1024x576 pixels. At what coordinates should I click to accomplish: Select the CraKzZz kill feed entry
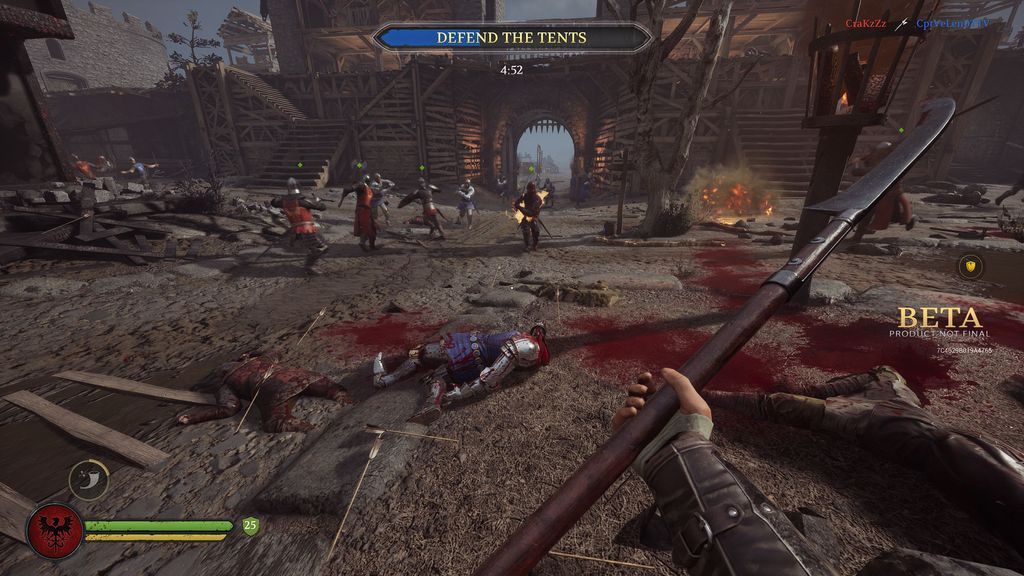(866, 23)
